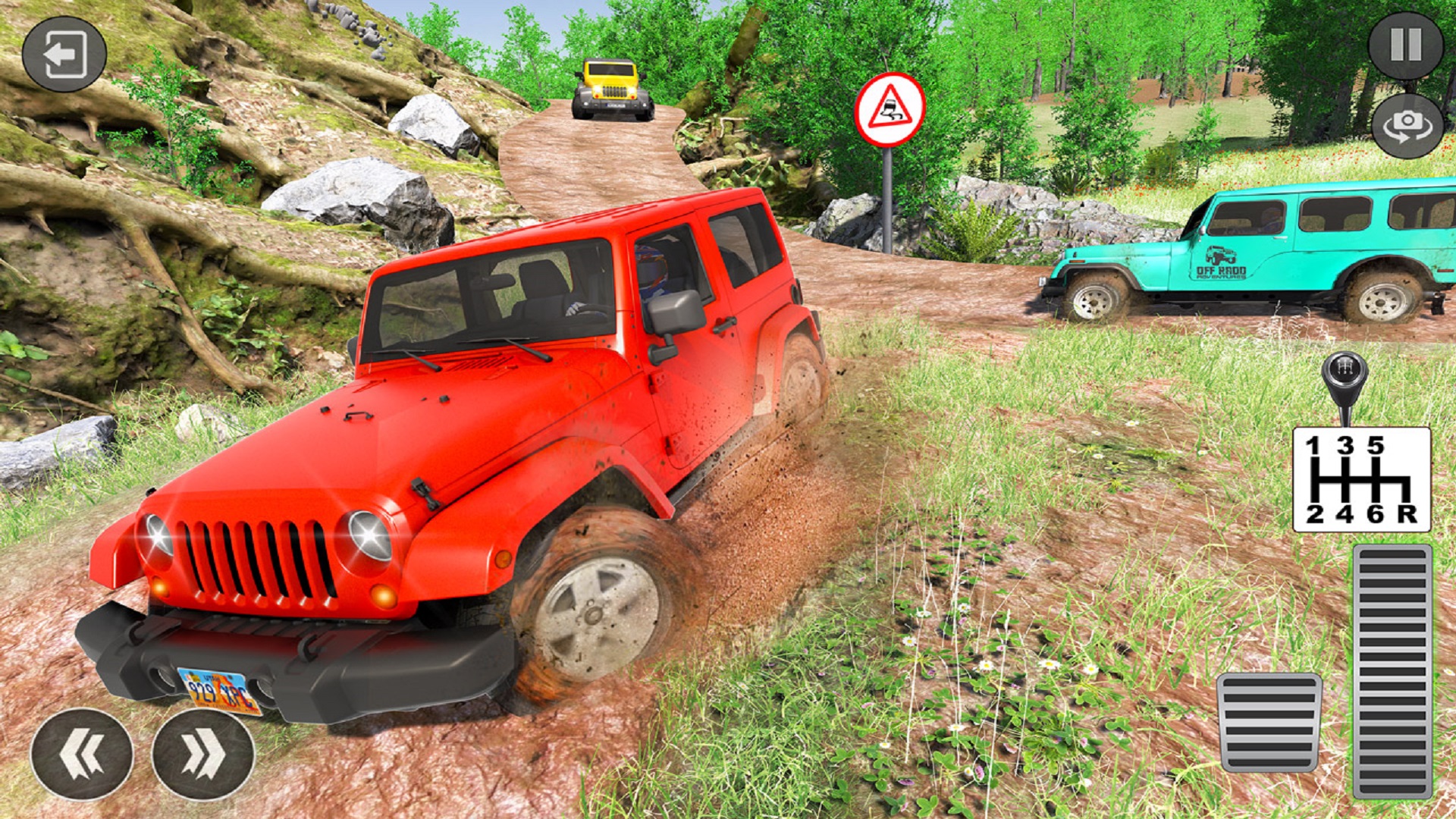Toggle pause on the gameplay
Image resolution: width=1456 pixels, height=819 pixels.
point(1406,44)
